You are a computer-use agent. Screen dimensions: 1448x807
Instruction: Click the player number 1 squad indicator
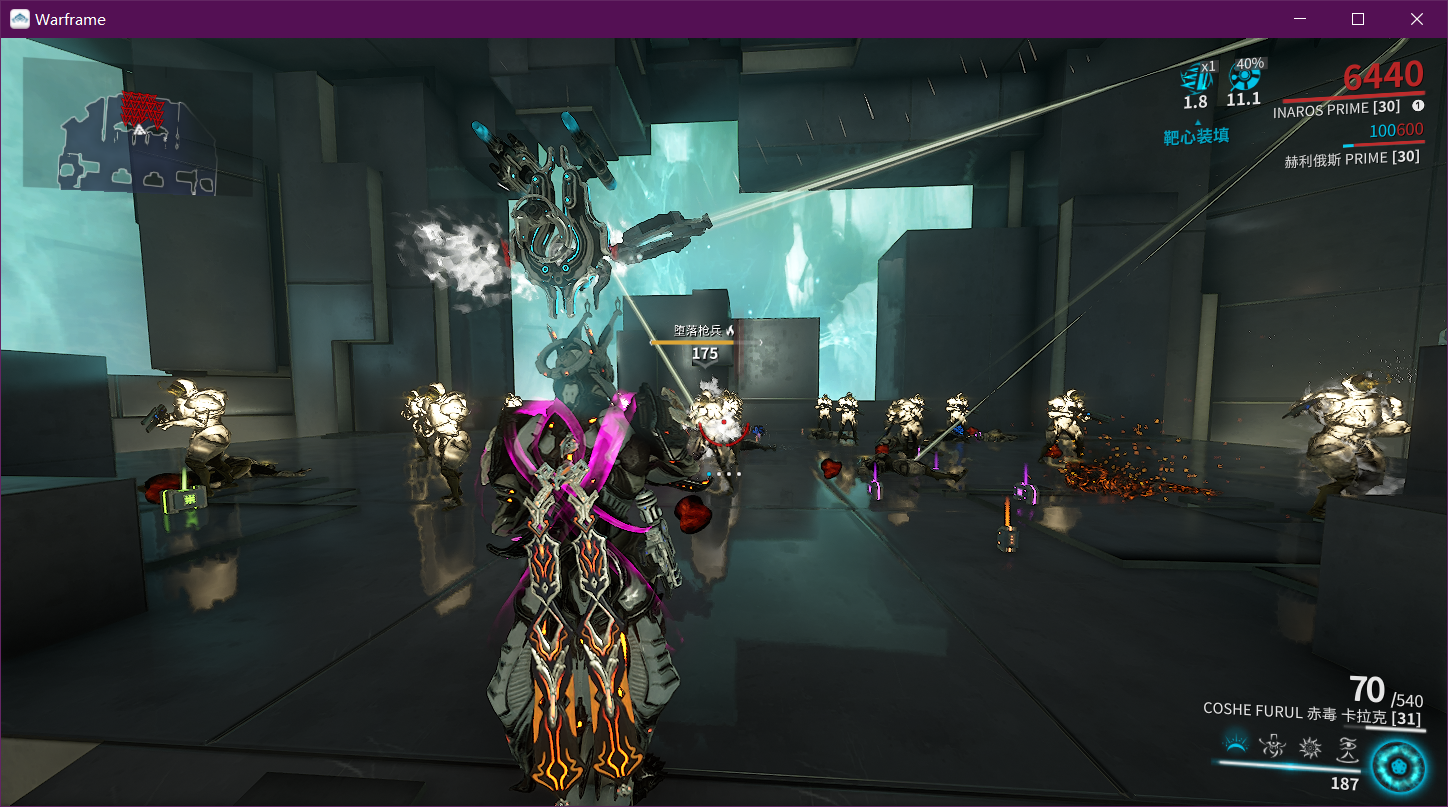(1418, 105)
